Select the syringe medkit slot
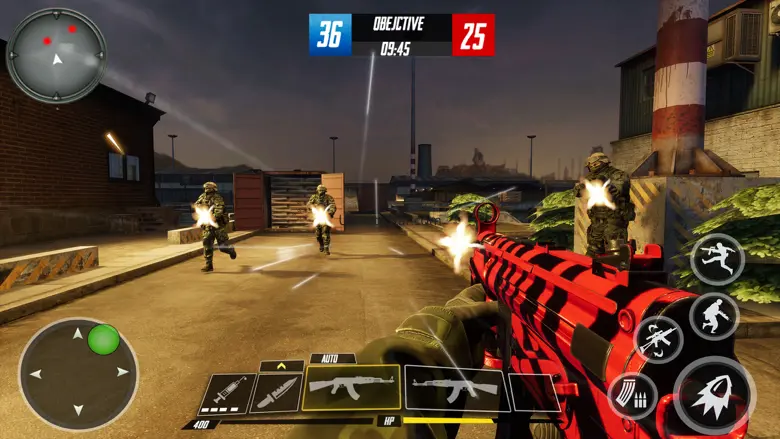The image size is (780, 439). [227, 393]
